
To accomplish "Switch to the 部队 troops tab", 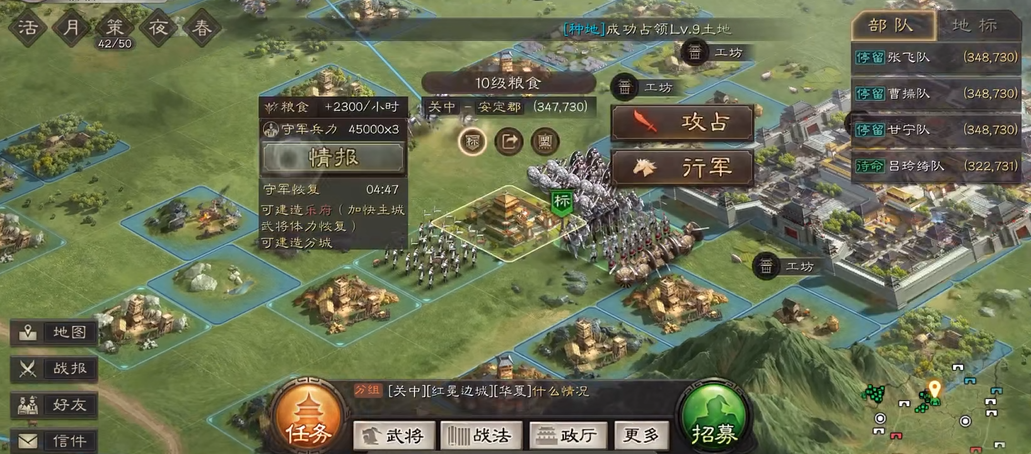I will (892, 25).
